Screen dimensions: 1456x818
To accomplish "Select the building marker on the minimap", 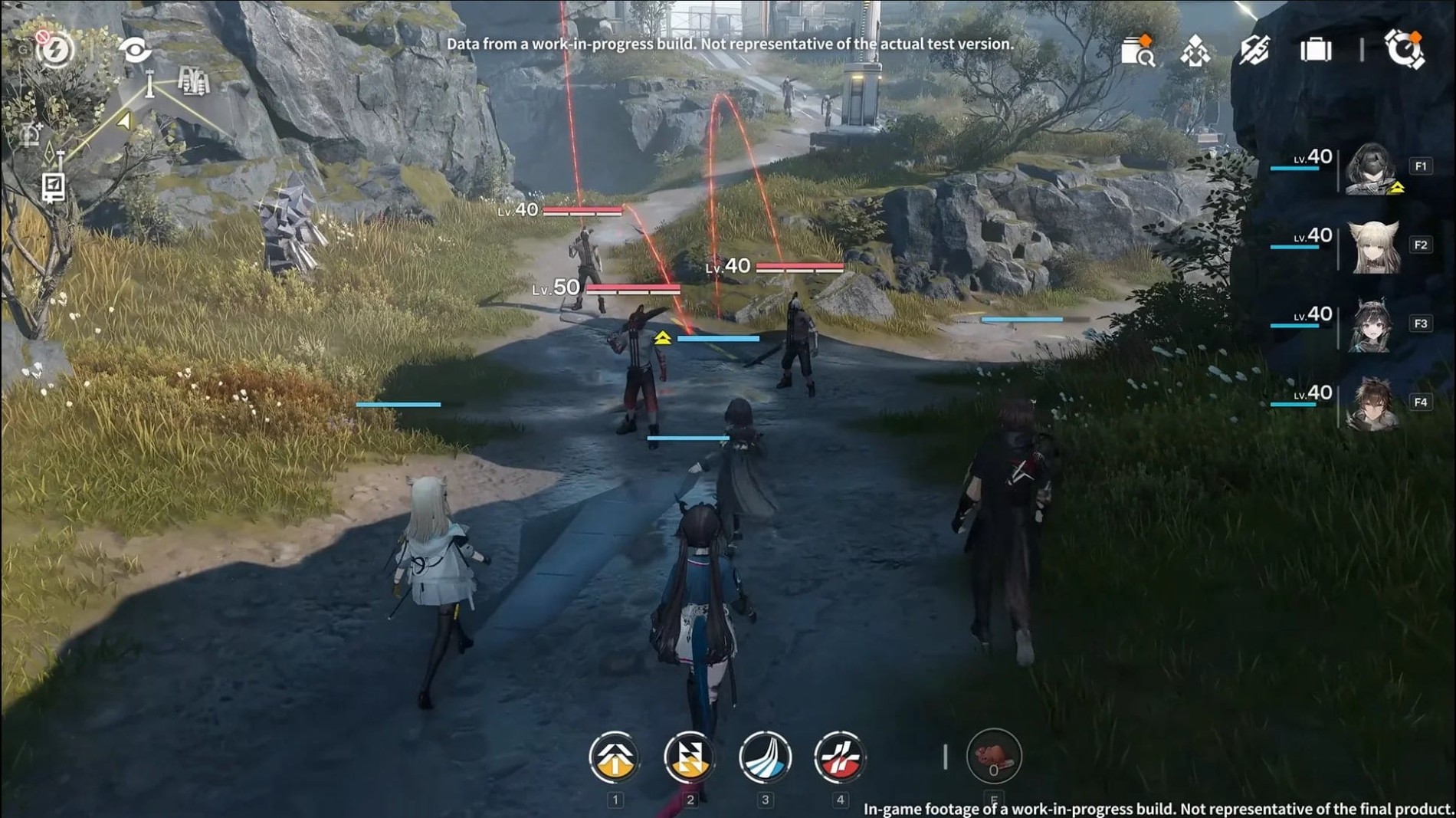I will coord(193,81).
